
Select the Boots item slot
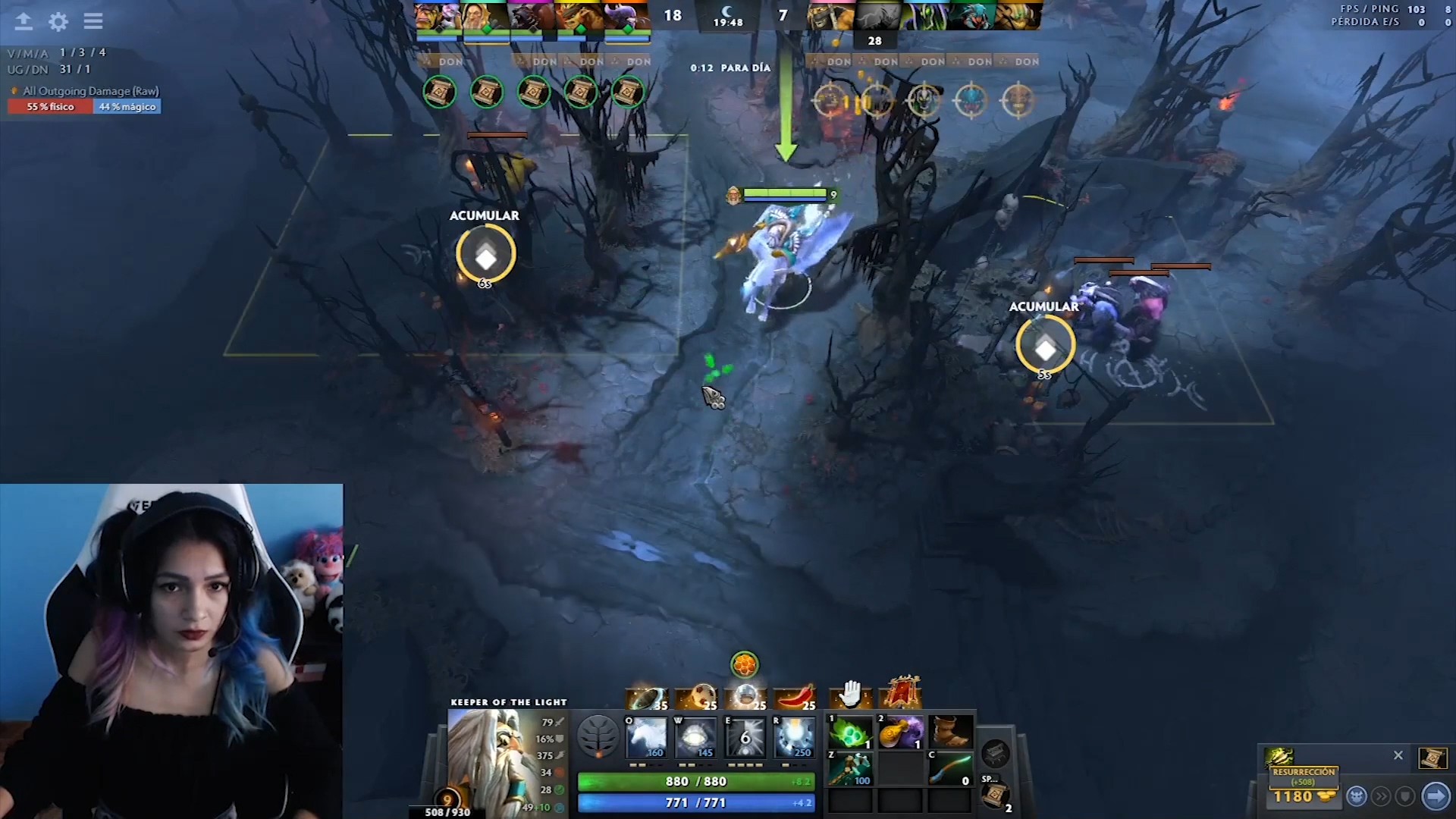coord(949,733)
